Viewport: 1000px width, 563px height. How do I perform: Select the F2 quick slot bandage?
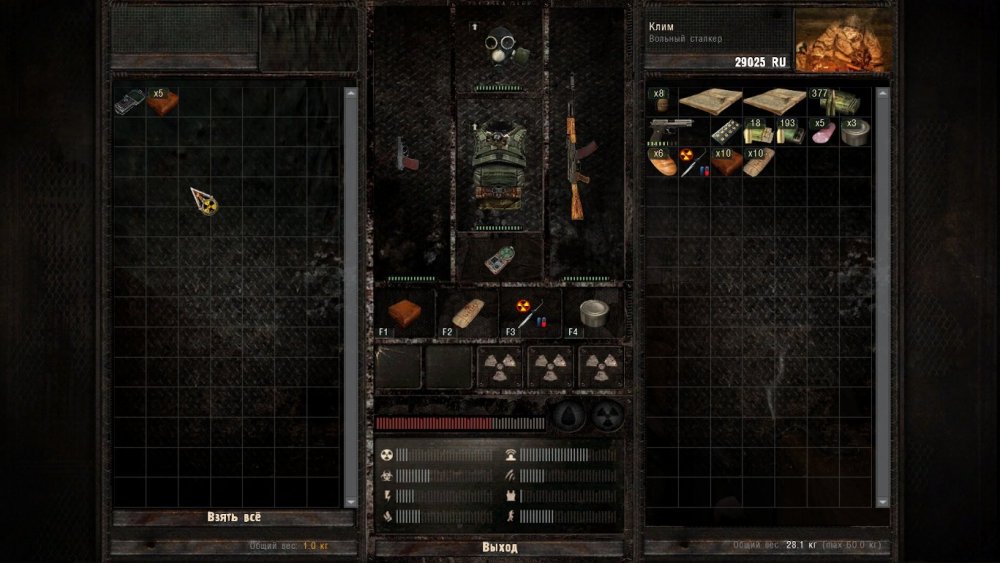[467, 313]
